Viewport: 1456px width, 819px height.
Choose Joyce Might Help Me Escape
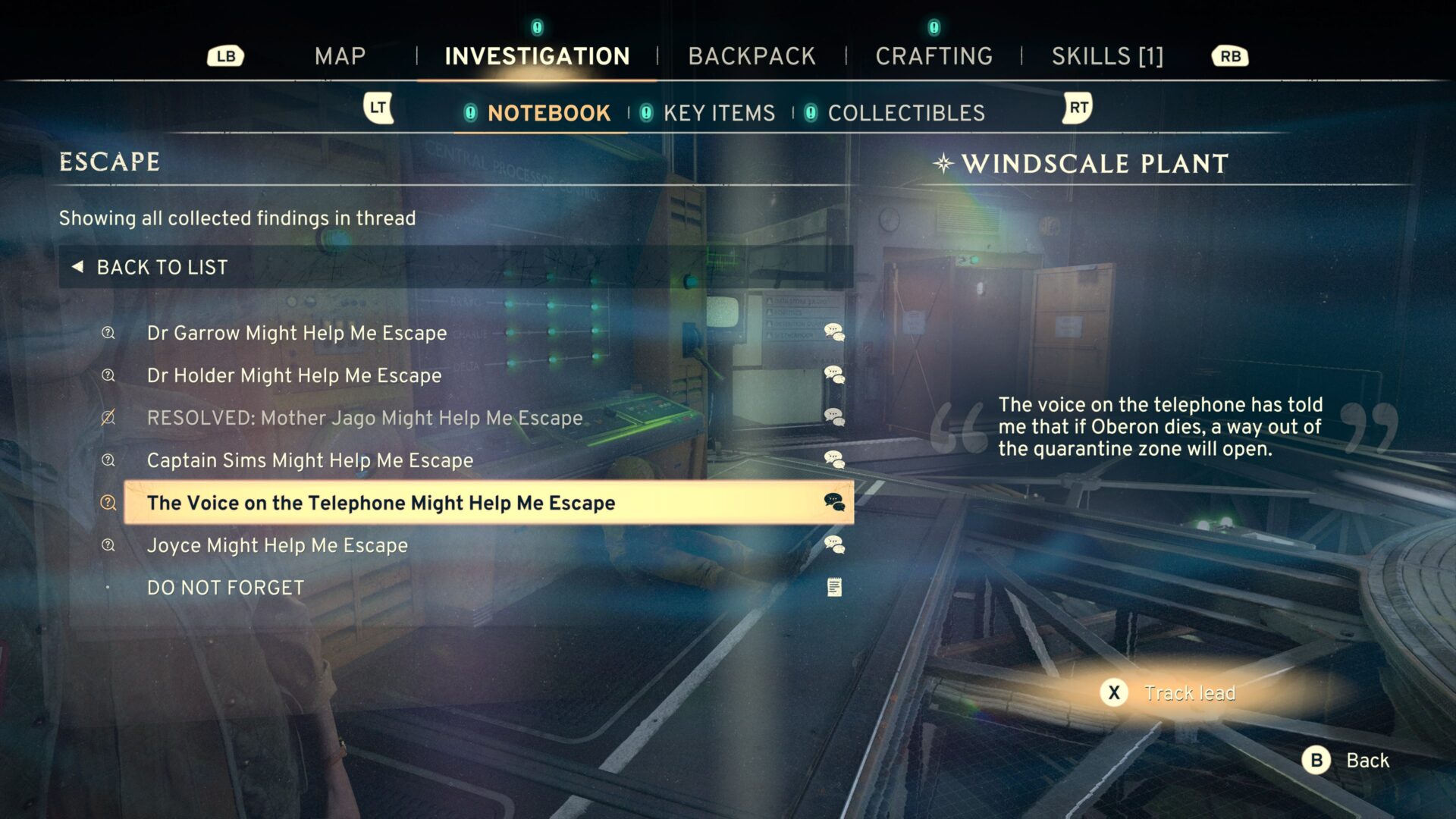click(x=277, y=545)
